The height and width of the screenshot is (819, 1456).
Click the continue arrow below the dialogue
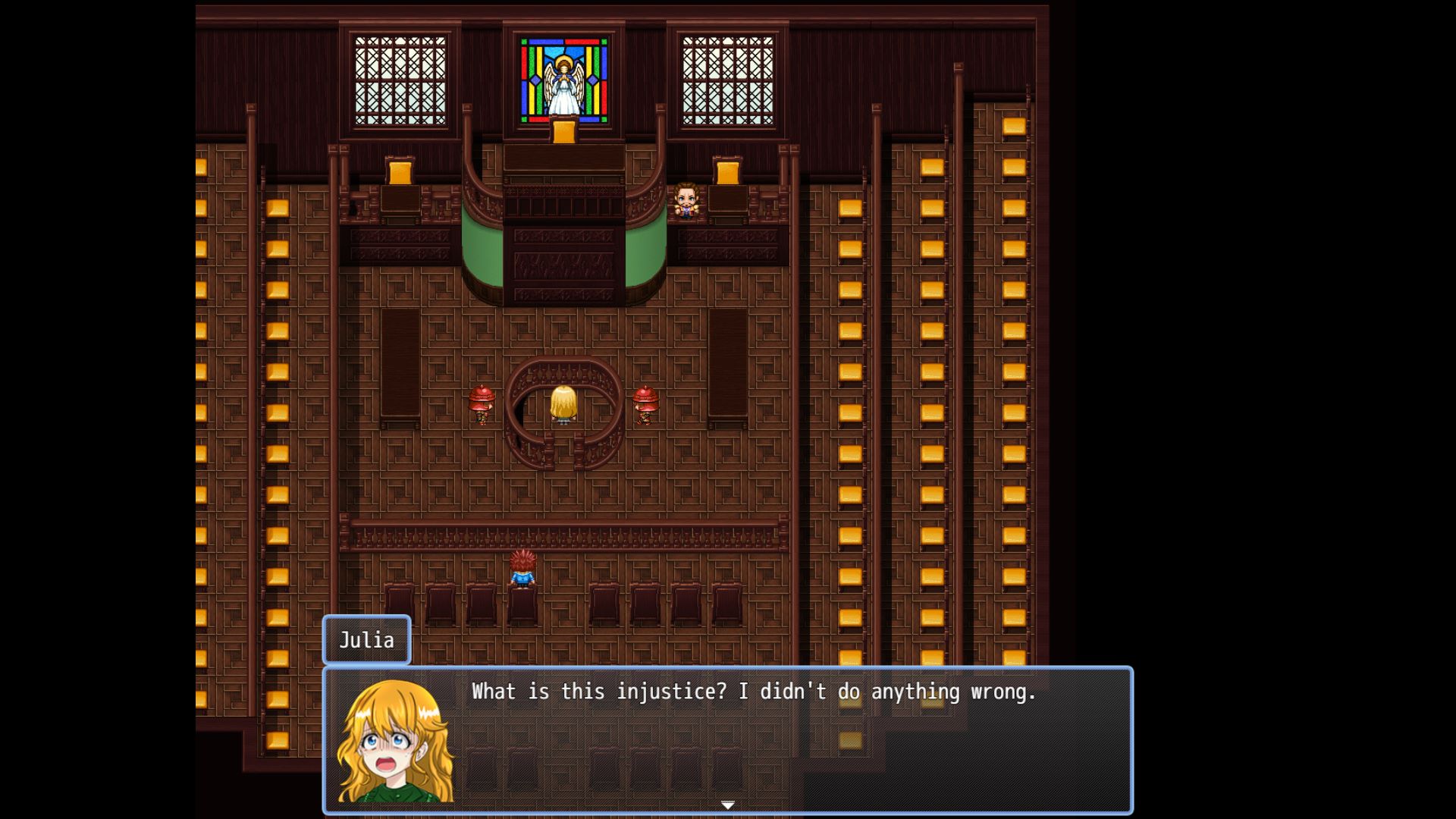pos(726,805)
